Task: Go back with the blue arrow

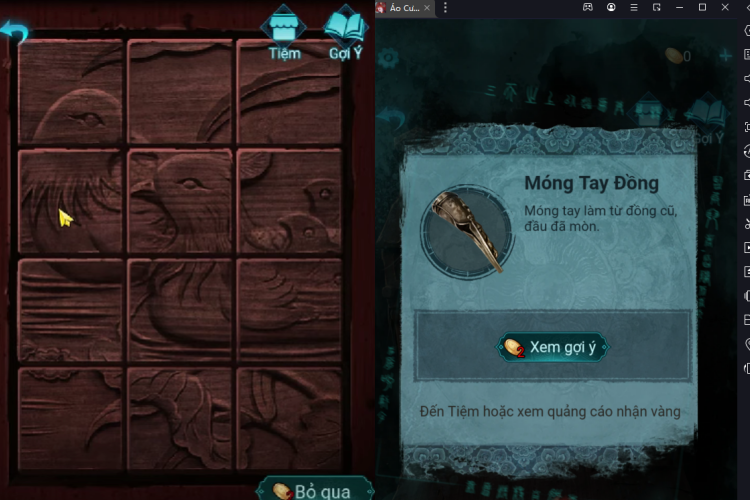Action: point(14,33)
